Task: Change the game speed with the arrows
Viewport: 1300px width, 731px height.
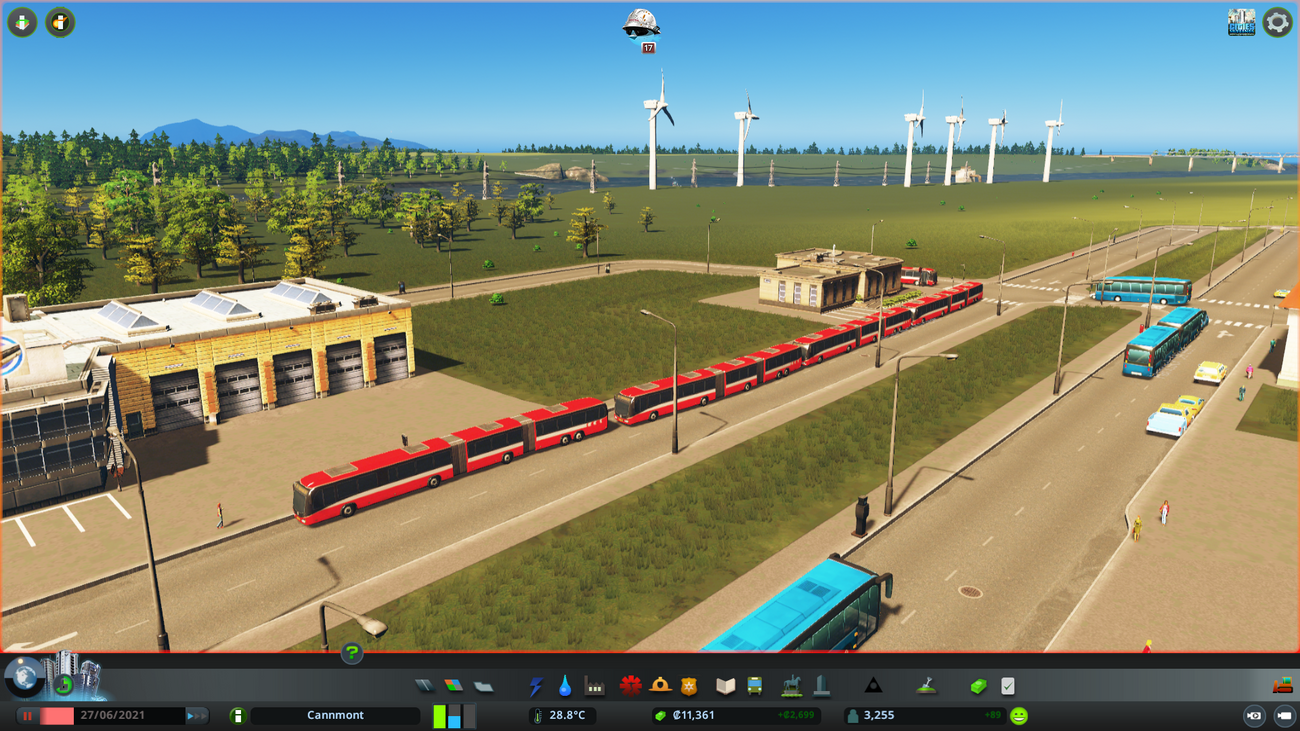Action: (196, 716)
